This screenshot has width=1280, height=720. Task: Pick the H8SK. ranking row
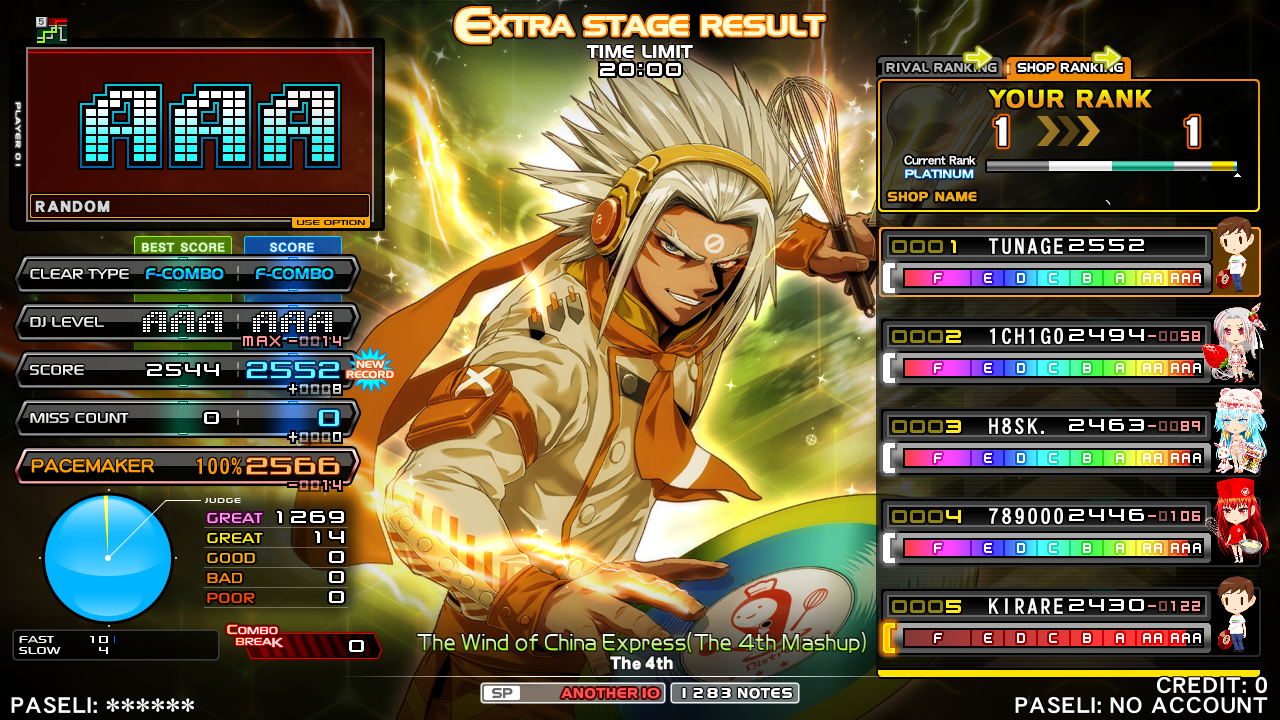pos(1046,442)
